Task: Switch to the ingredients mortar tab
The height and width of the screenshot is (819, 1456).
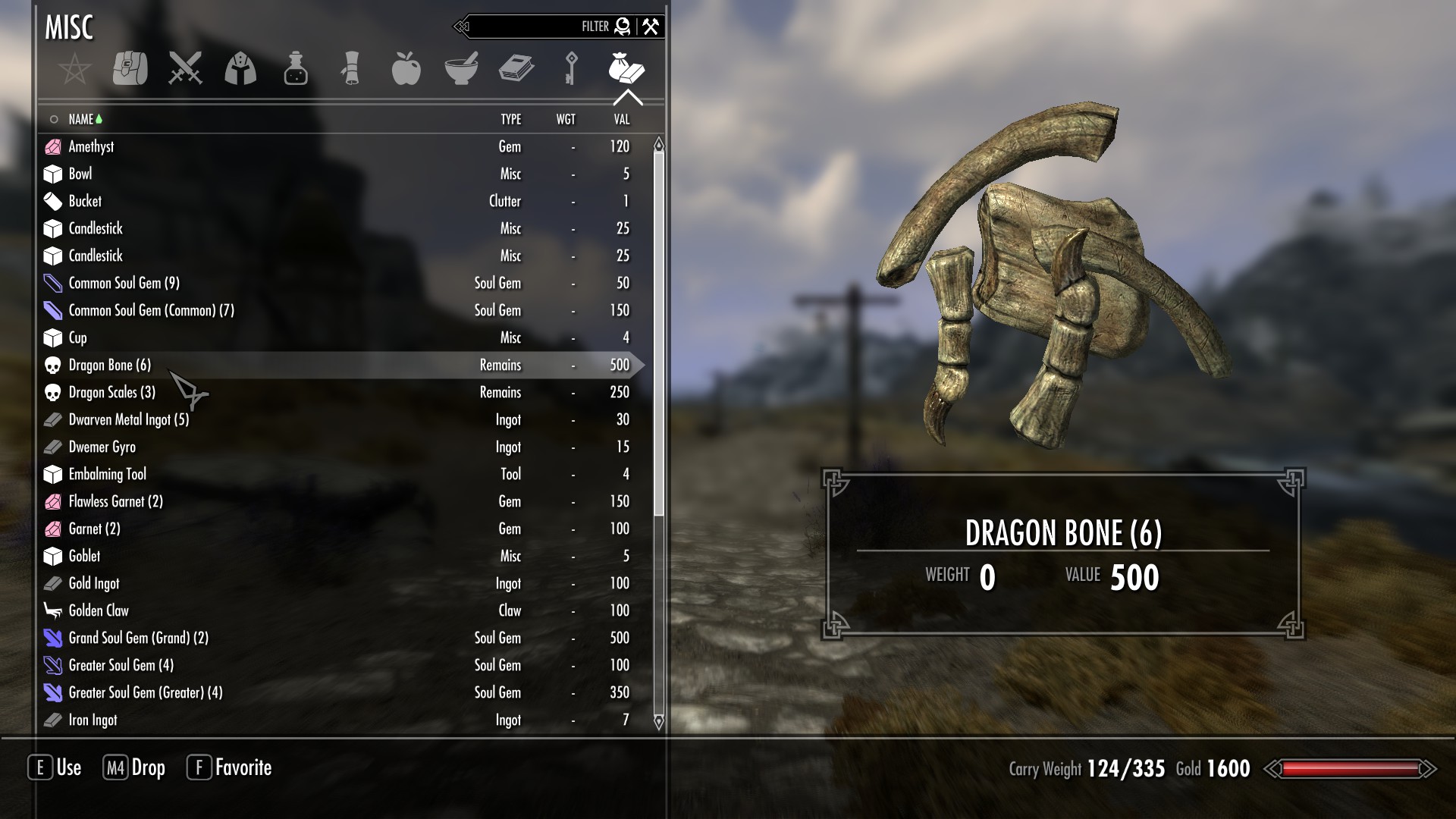Action: (461, 69)
